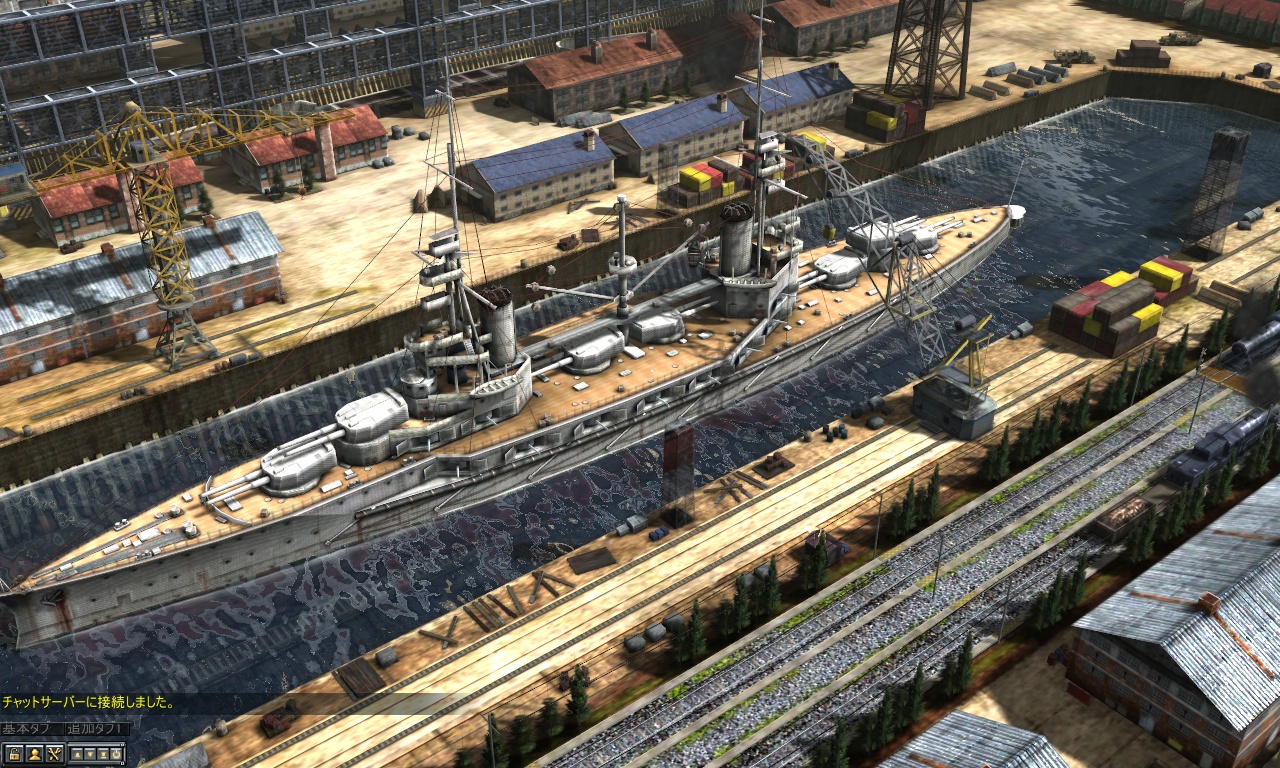
Task: Open the crossed tools settings icon
Action: point(55,754)
